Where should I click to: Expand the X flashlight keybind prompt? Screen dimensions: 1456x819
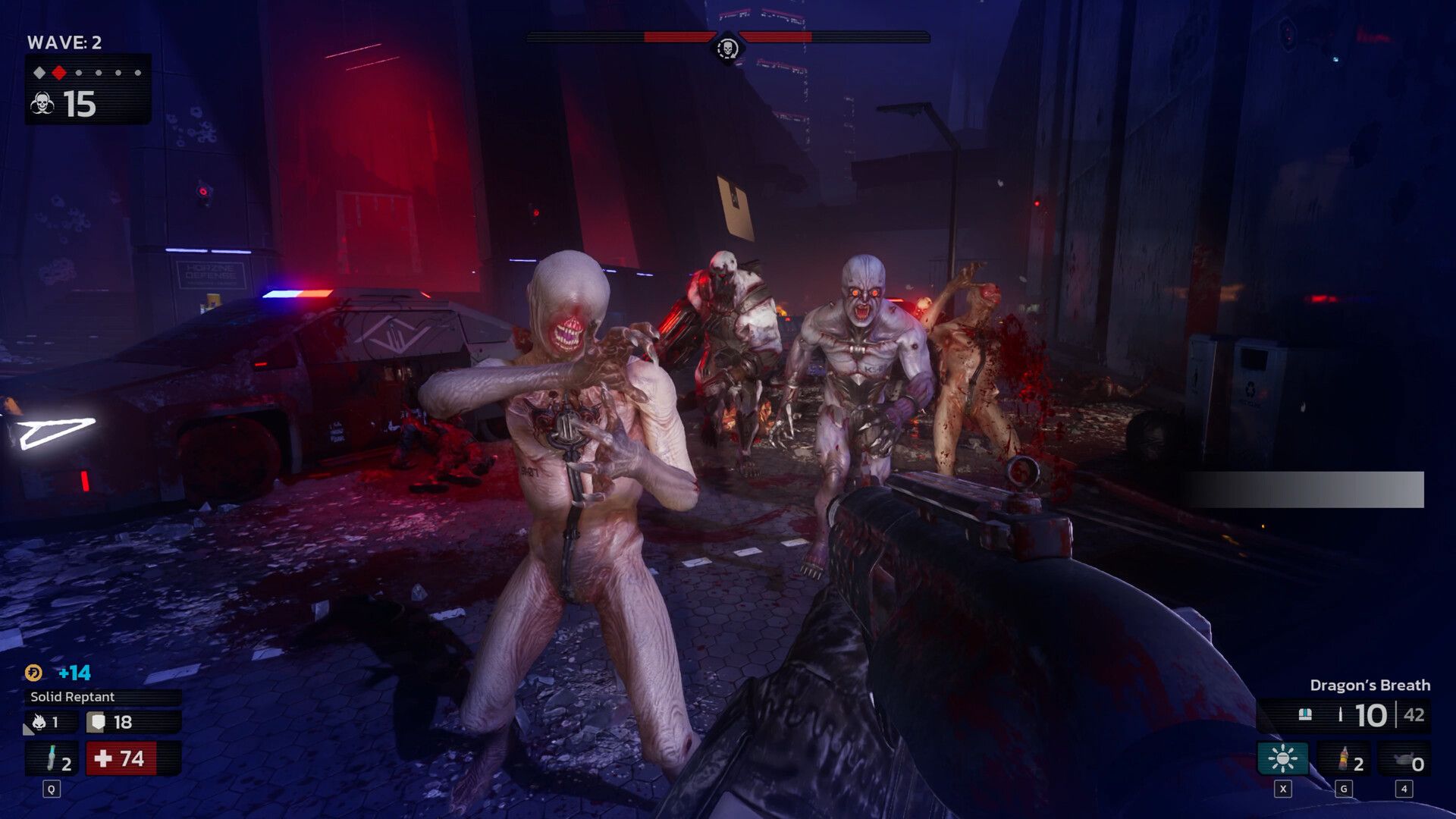(1282, 789)
